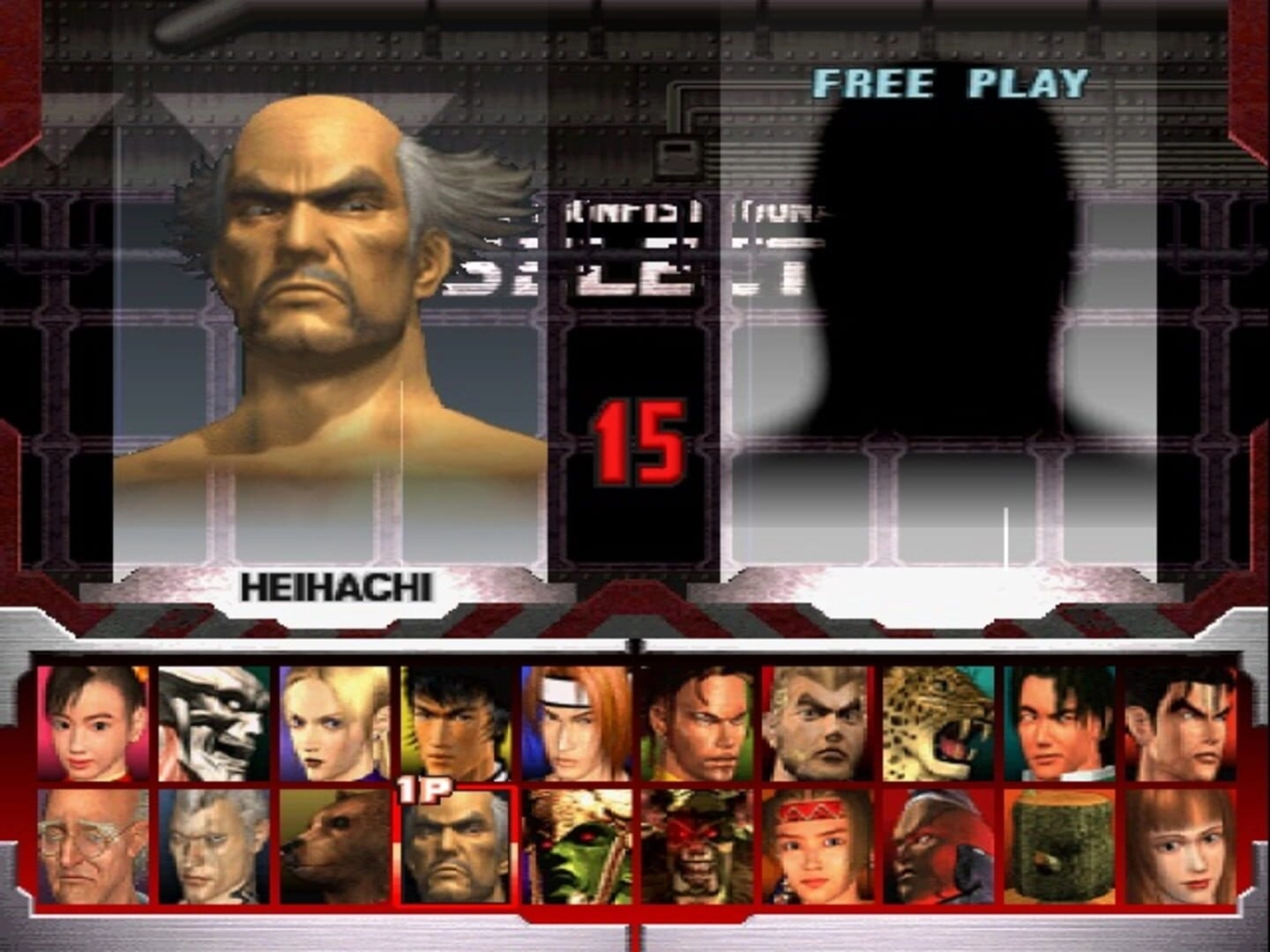The height and width of the screenshot is (952, 1270).
Task: Pick the Kuma bear portrait
Action: pos(334,846)
